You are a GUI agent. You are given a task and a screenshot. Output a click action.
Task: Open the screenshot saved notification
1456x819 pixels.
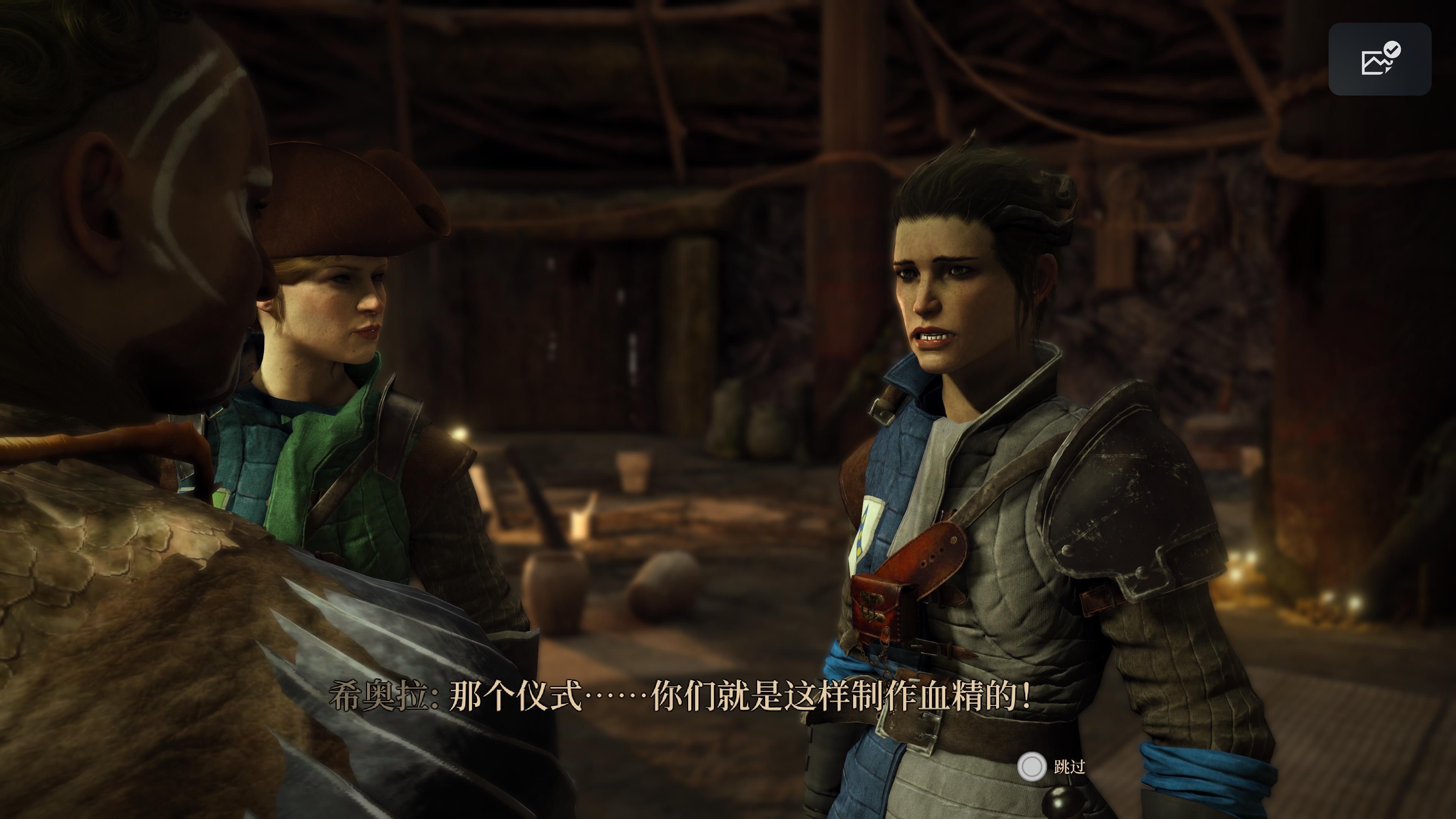coord(1379,60)
